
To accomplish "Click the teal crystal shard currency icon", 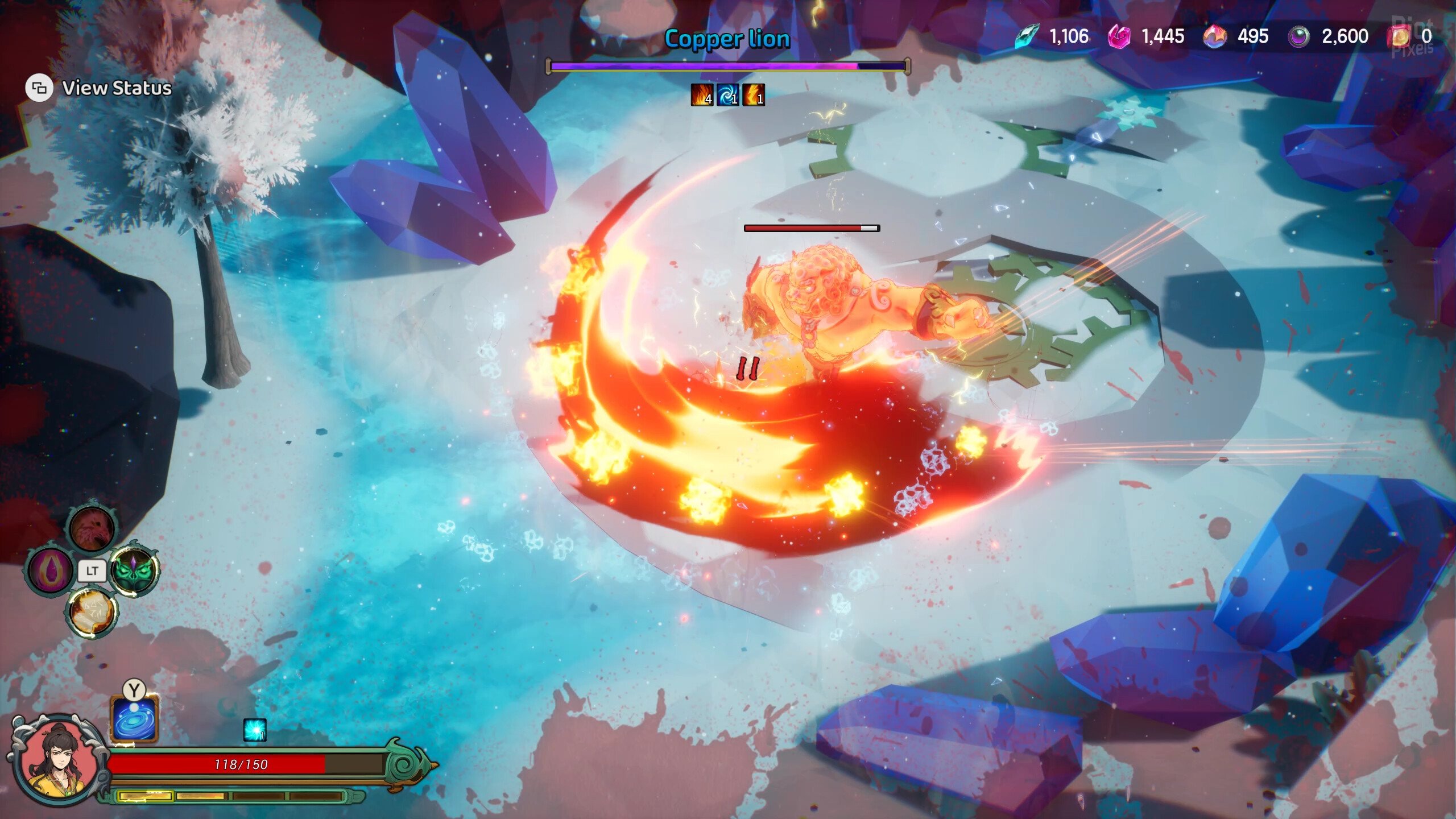I will pos(1027,36).
